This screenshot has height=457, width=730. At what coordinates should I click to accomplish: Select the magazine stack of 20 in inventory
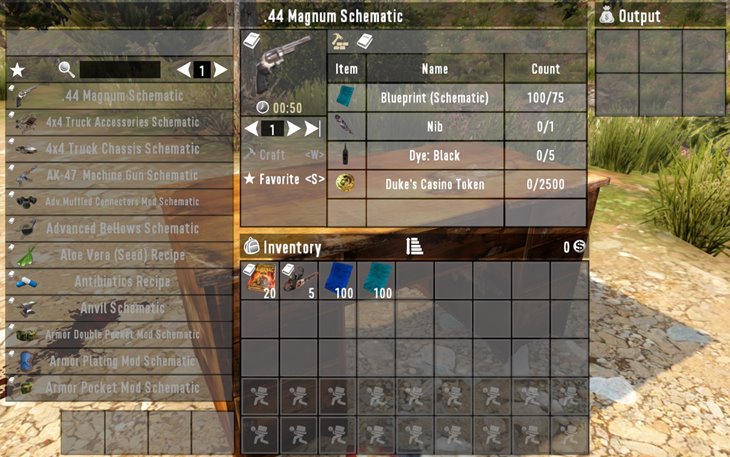[260, 281]
